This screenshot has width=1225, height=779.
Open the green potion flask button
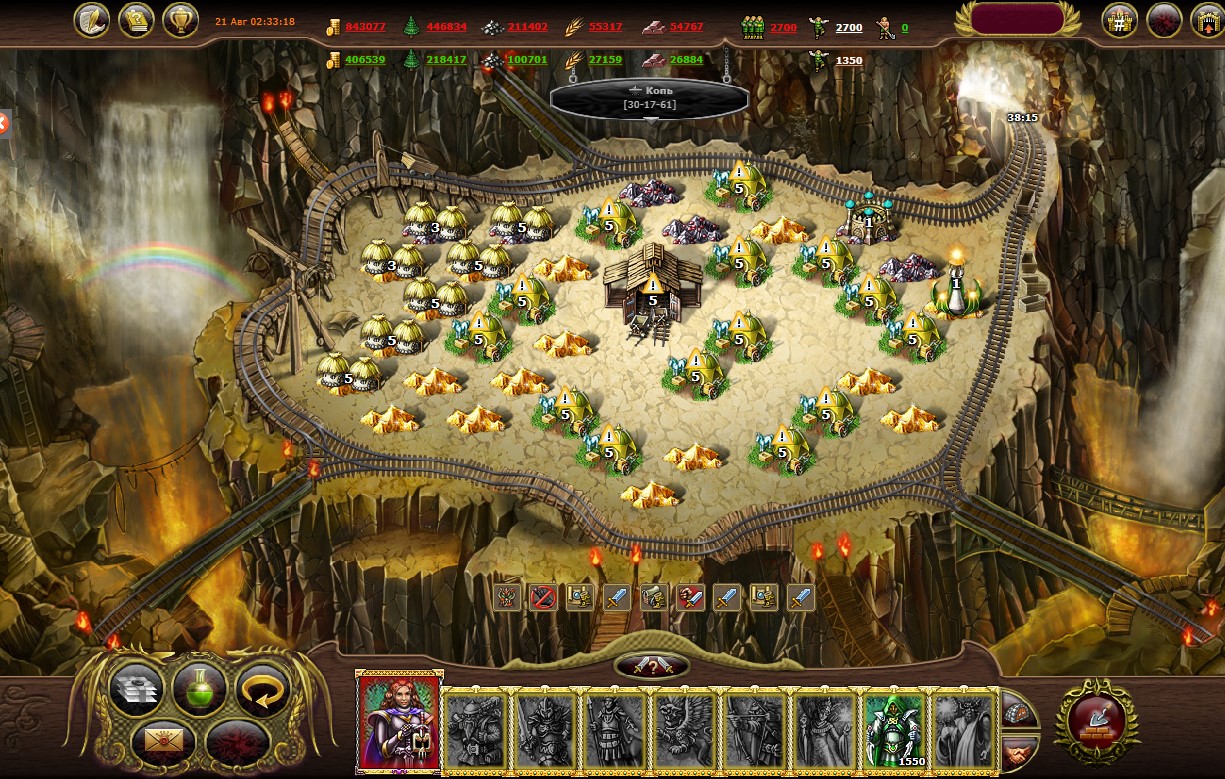coord(199,688)
